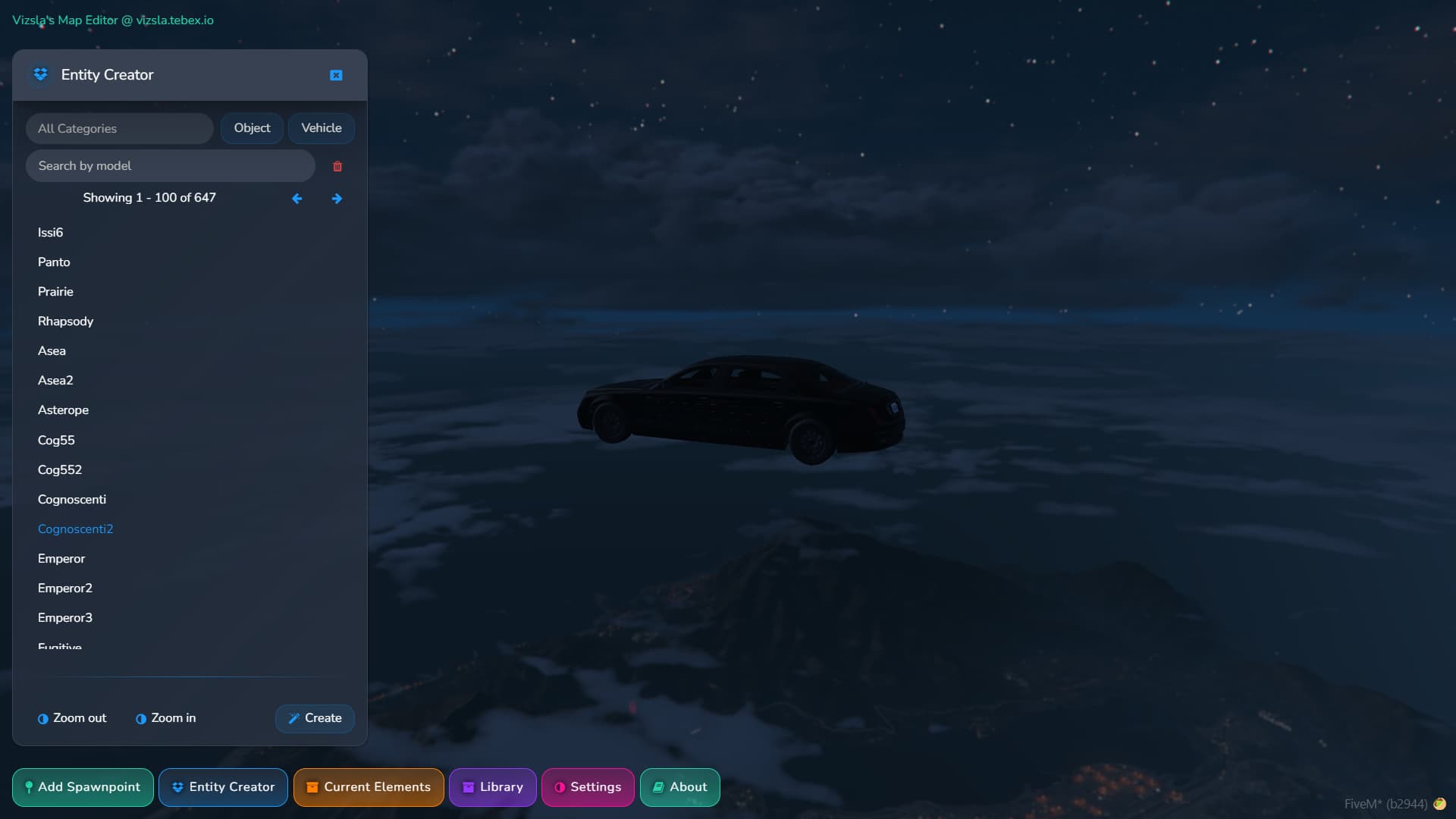The image size is (1456, 819).
Task: Open the Library panel
Action: pos(492,787)
